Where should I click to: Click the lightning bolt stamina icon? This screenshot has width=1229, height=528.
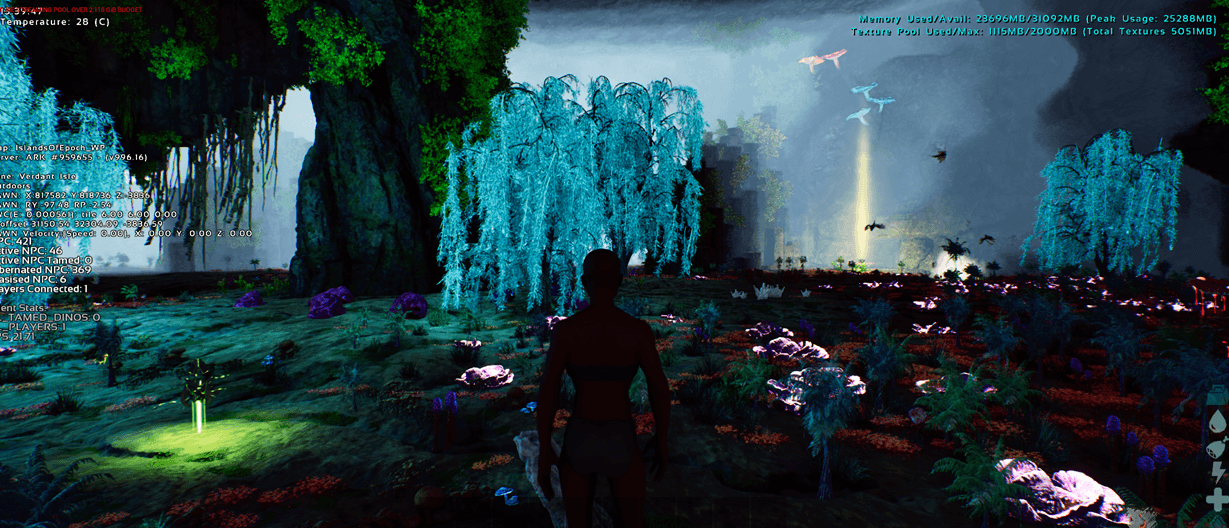pos(1217,472)
